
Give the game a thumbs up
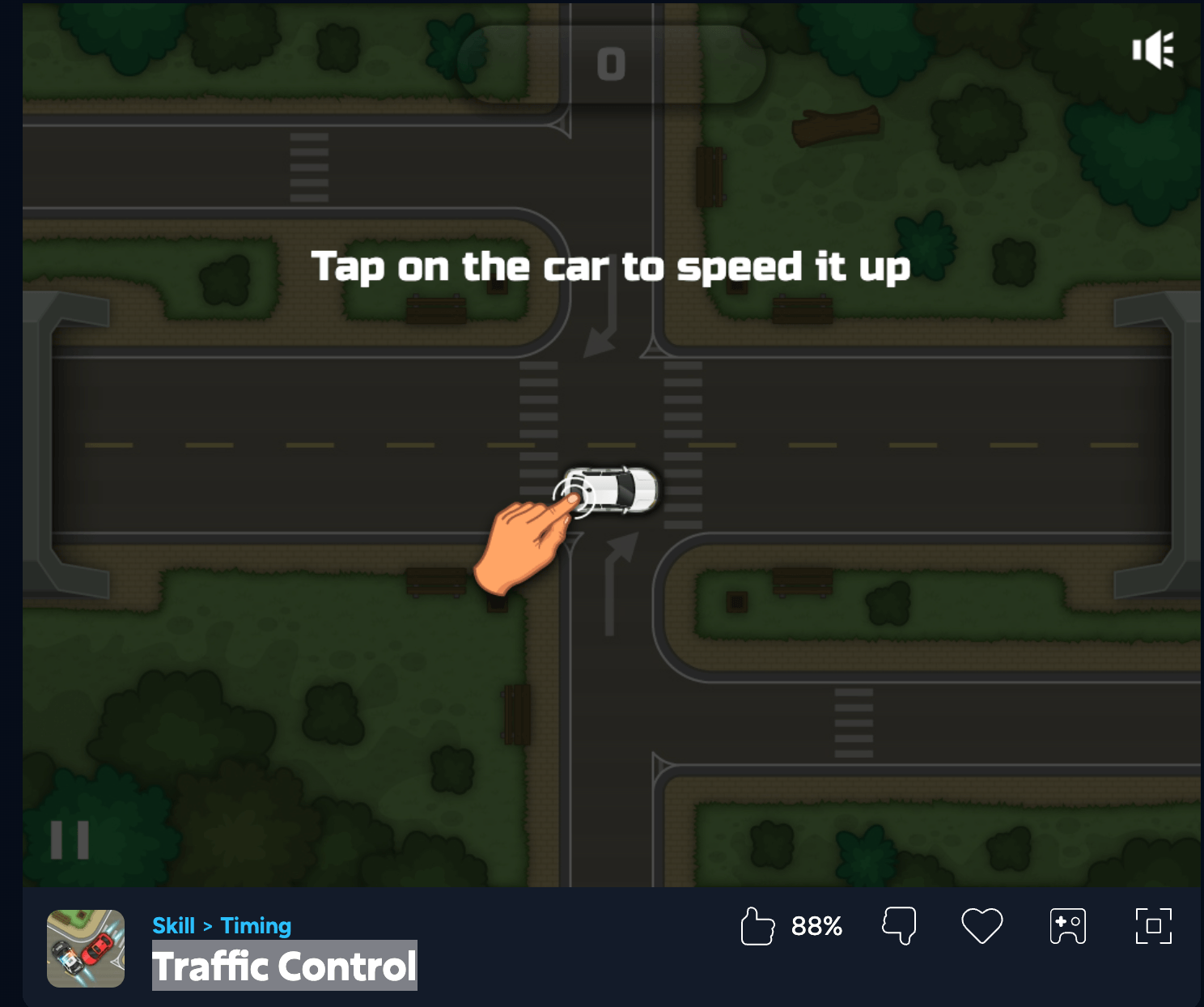coord(757,926)
